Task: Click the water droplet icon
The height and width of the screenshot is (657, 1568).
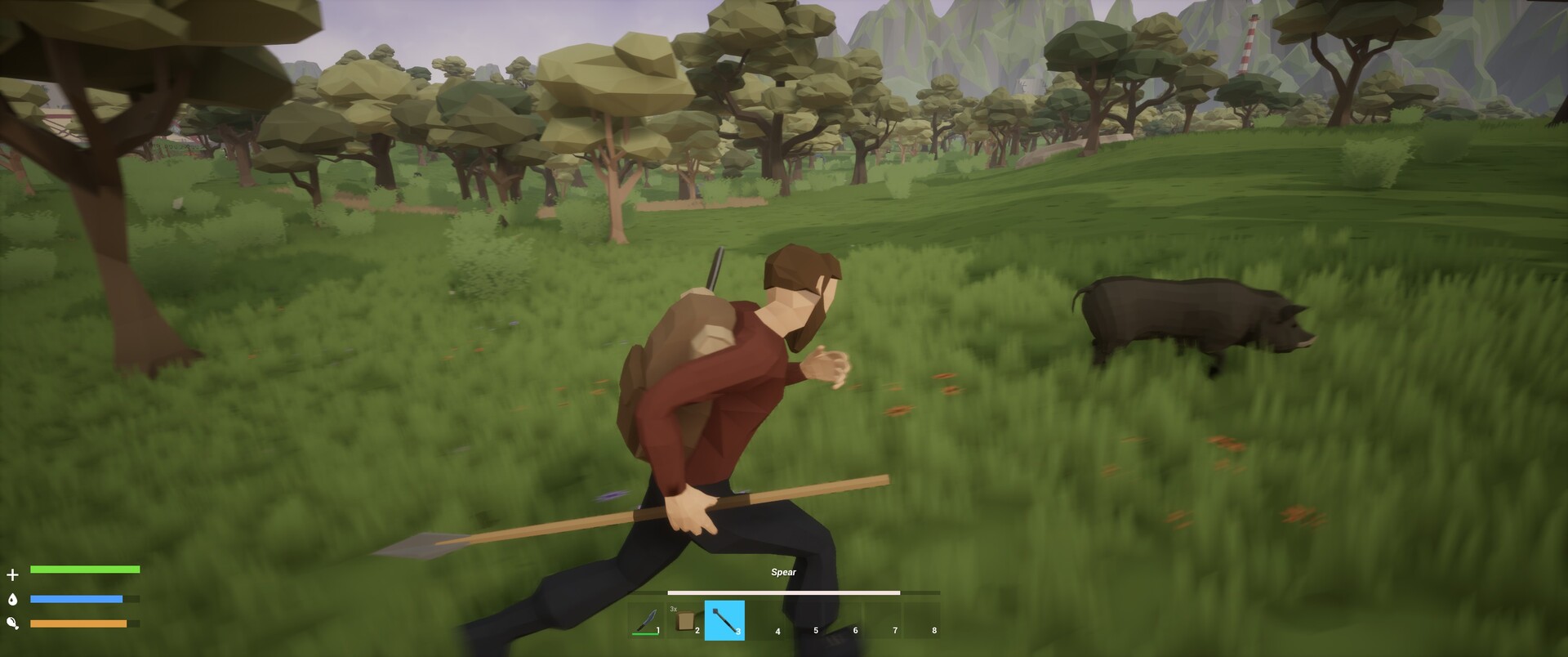Action: pos(12,599)
